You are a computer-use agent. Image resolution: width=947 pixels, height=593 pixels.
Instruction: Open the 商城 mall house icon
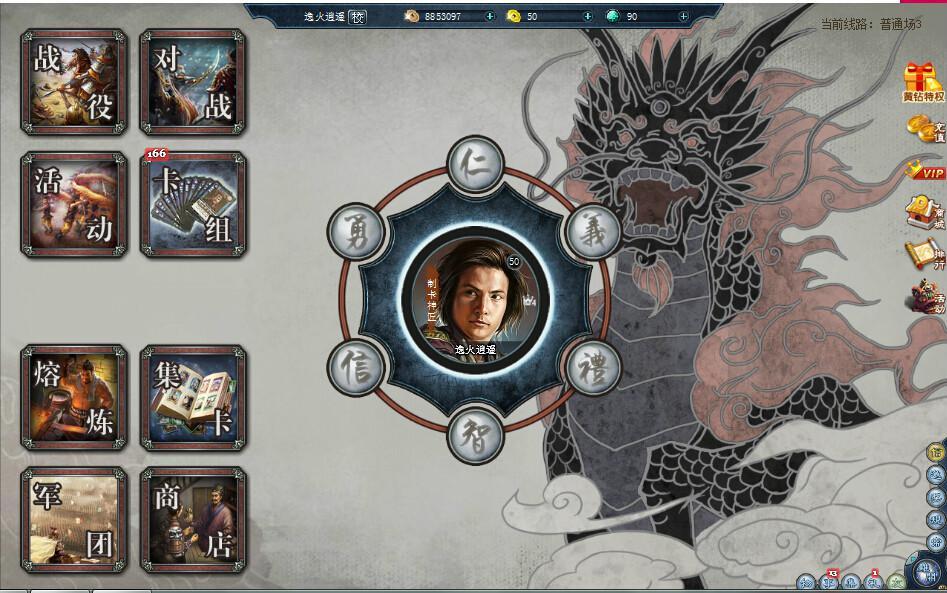[923, 212]
